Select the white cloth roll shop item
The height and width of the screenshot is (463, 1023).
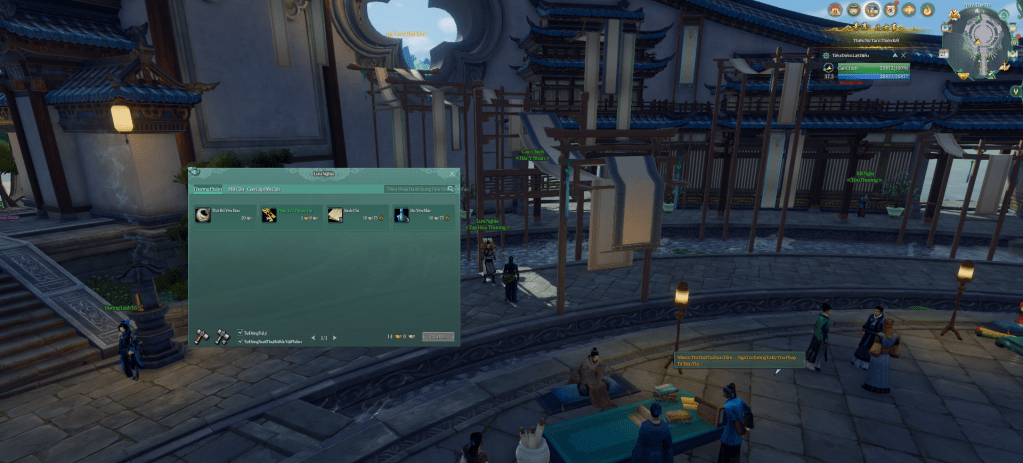click(203, 214)
